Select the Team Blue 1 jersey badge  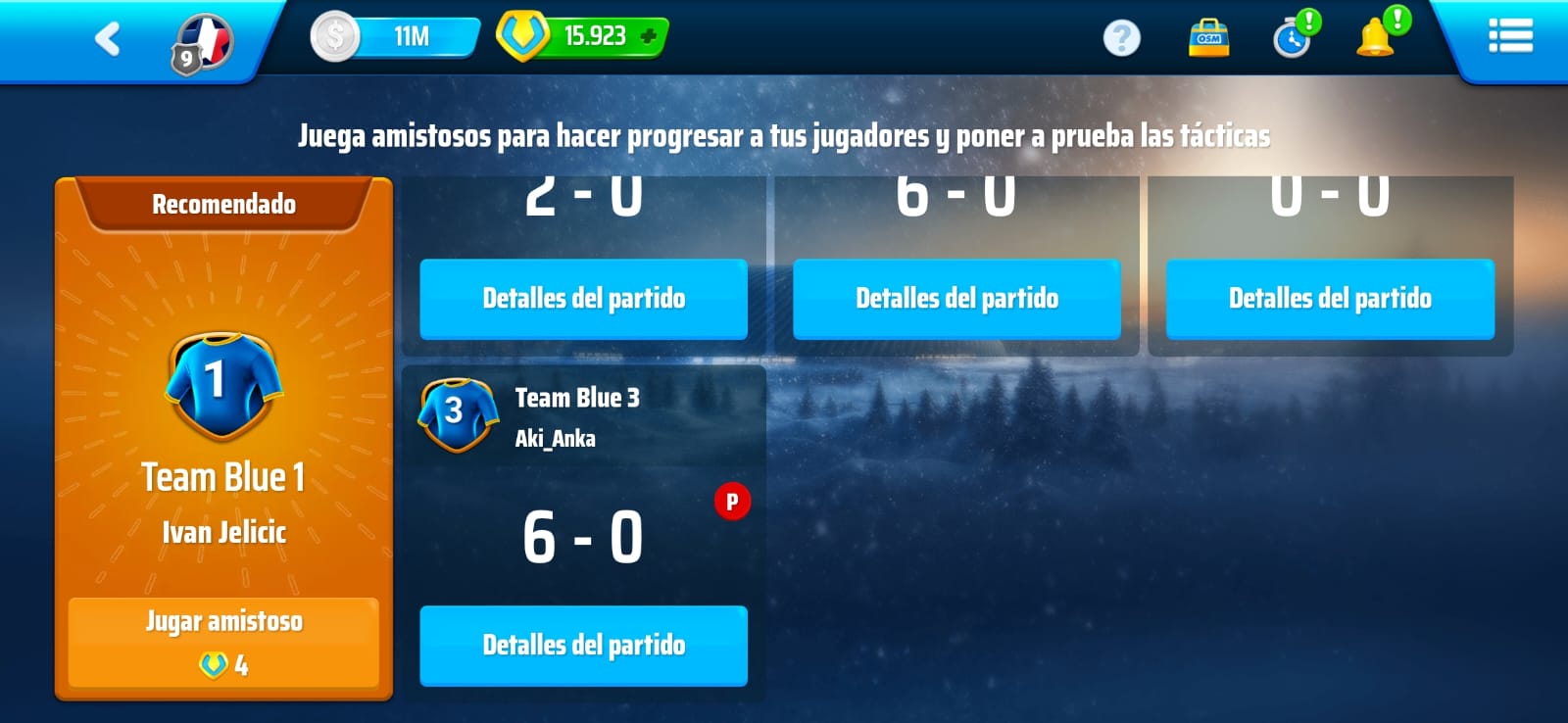(223, 384)
